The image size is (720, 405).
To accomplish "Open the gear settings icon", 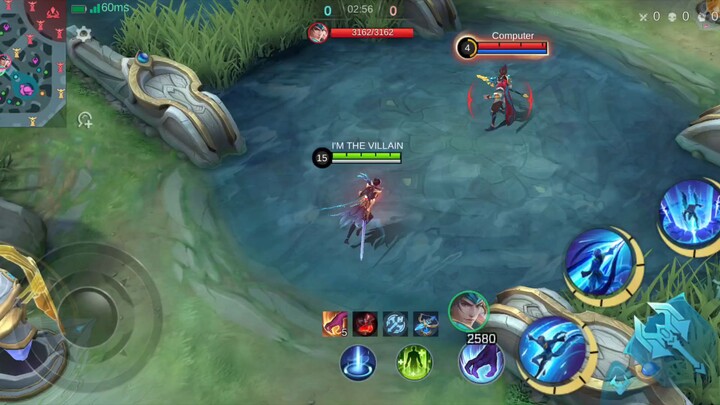I will (84, 34).
